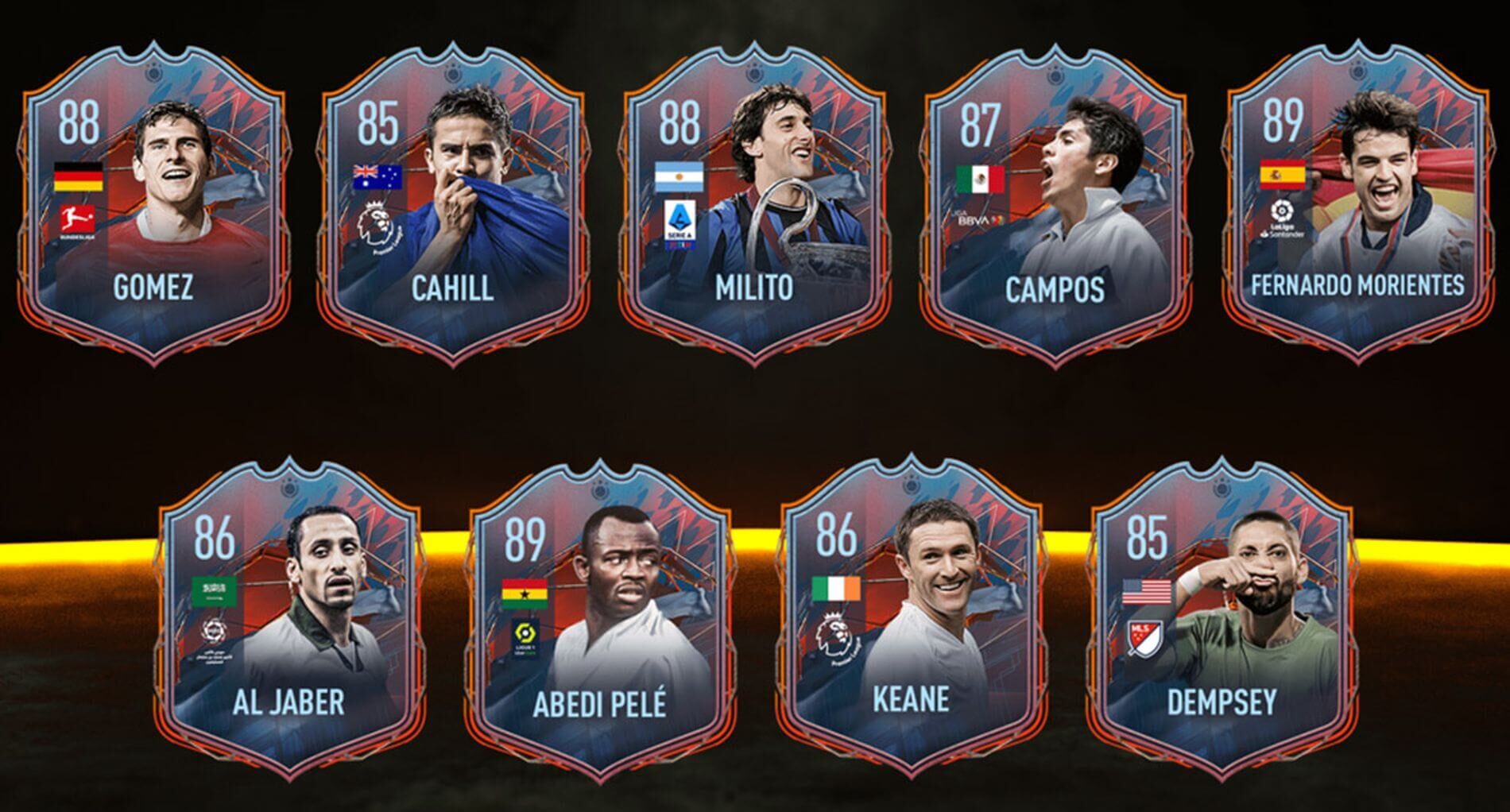Click the Dempsey 85-rated card
Image resolution: width=1510 pixels, height=812 pixels.
pyautogui.click(x=1222, y=620)
